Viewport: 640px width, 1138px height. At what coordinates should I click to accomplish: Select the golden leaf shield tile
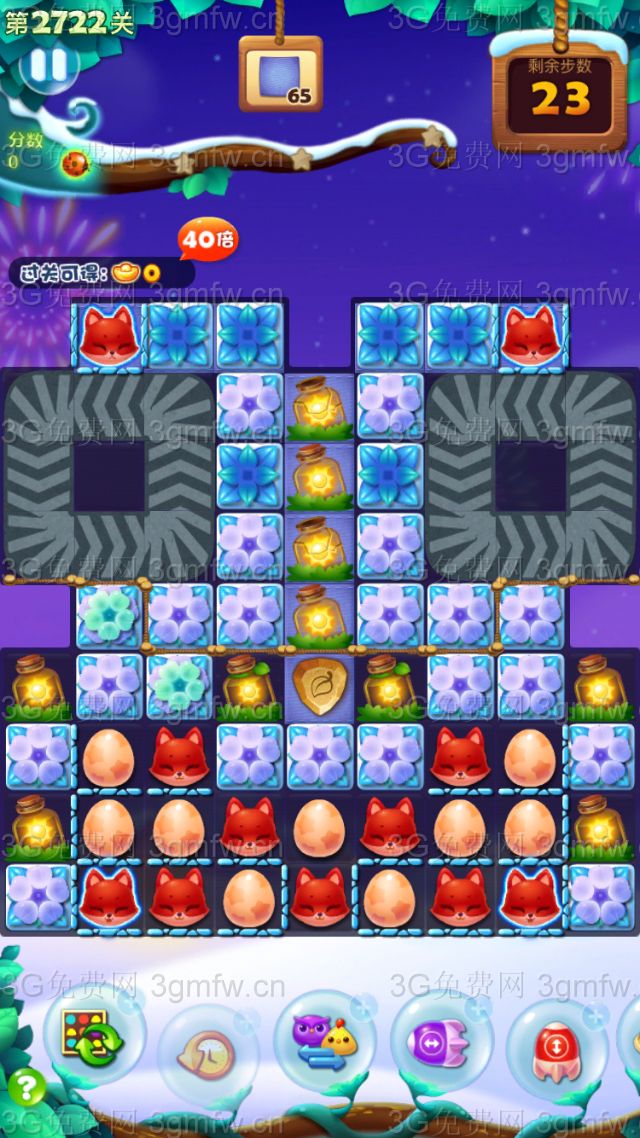pyautogui.click(x=320, y=685)
